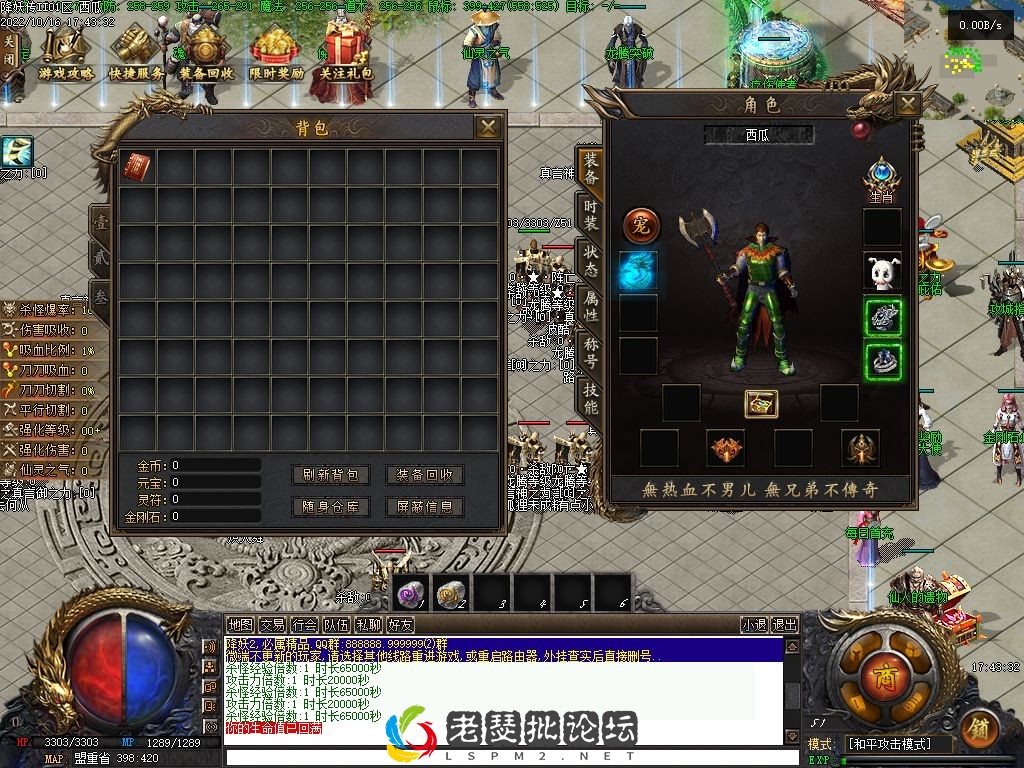Image resolution: width=1024 pixels, height=768 pixels.
Task: Claim the 限时奖励 timed reward
Action: click(276, 55)
